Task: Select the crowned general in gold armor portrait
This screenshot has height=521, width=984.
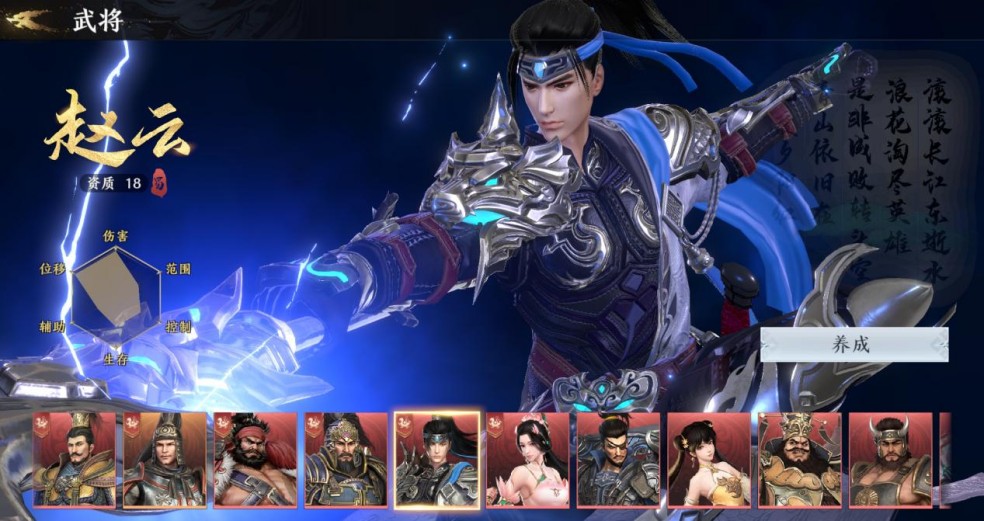Action: tap(74, 460)
